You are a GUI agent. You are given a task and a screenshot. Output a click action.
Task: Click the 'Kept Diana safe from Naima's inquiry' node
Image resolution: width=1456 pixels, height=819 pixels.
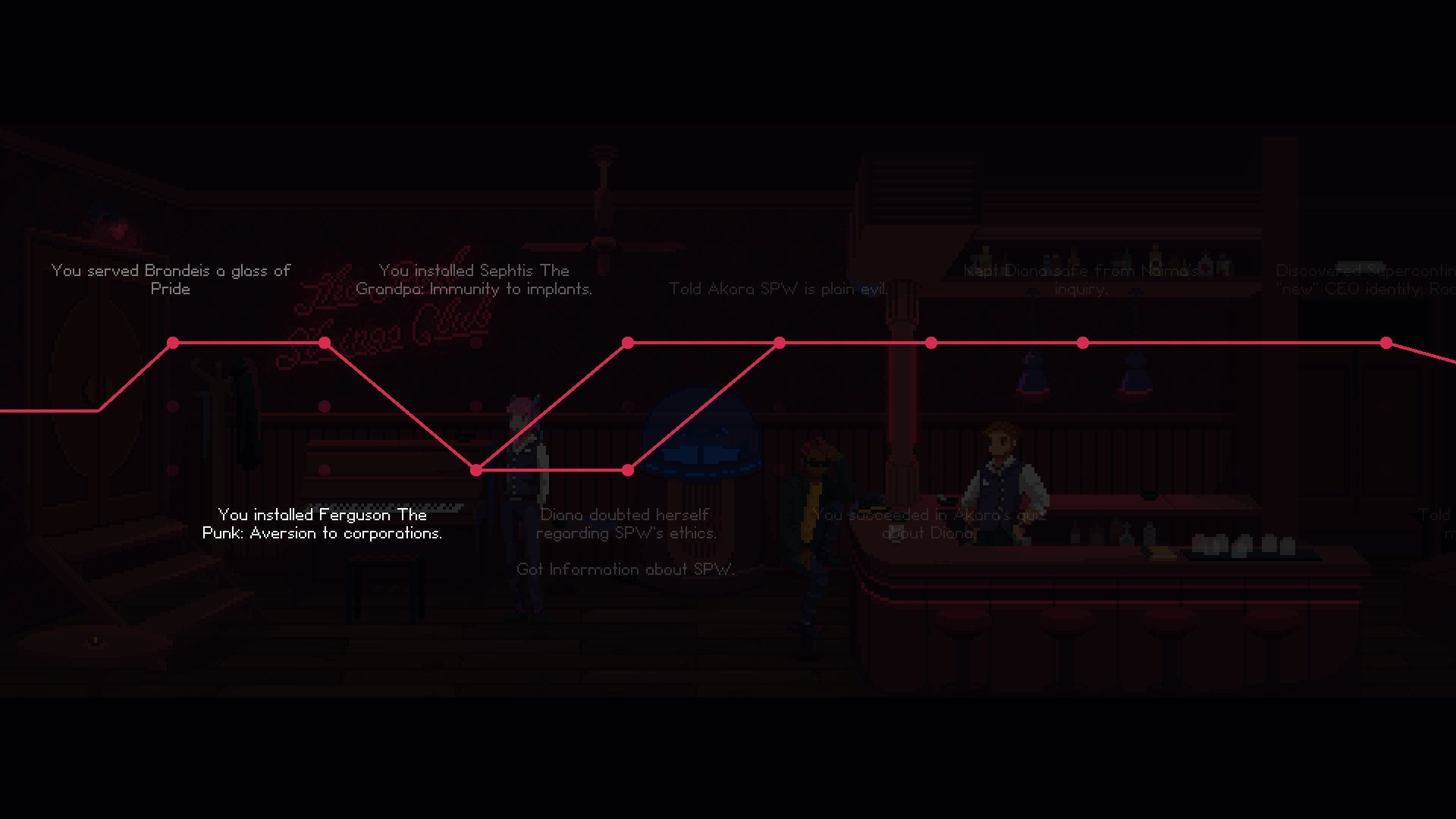pos(1081,343)
